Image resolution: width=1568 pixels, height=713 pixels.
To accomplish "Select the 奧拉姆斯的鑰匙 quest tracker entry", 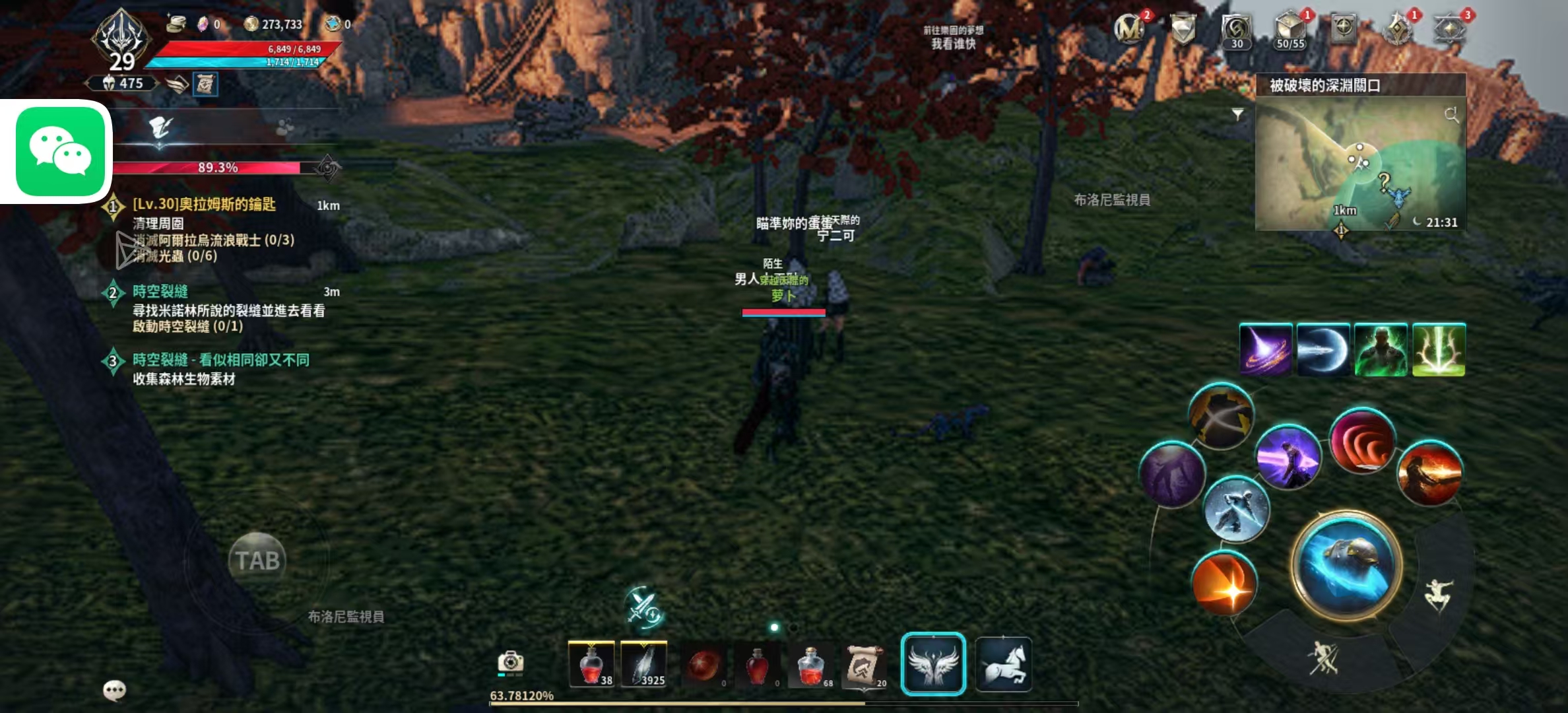I will (x=204, y=205).
